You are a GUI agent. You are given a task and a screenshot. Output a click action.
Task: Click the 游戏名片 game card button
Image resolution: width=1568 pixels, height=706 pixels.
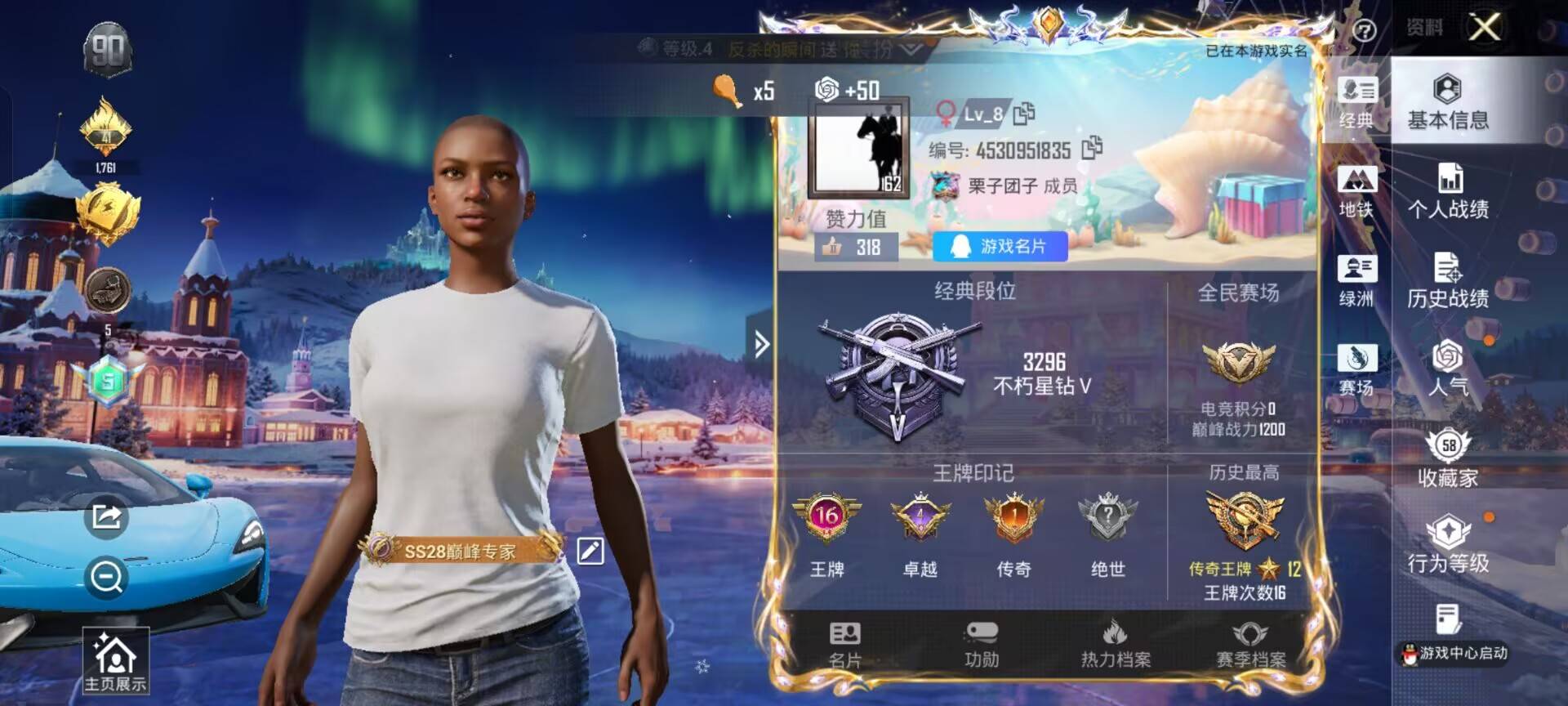pos(1000,247)
